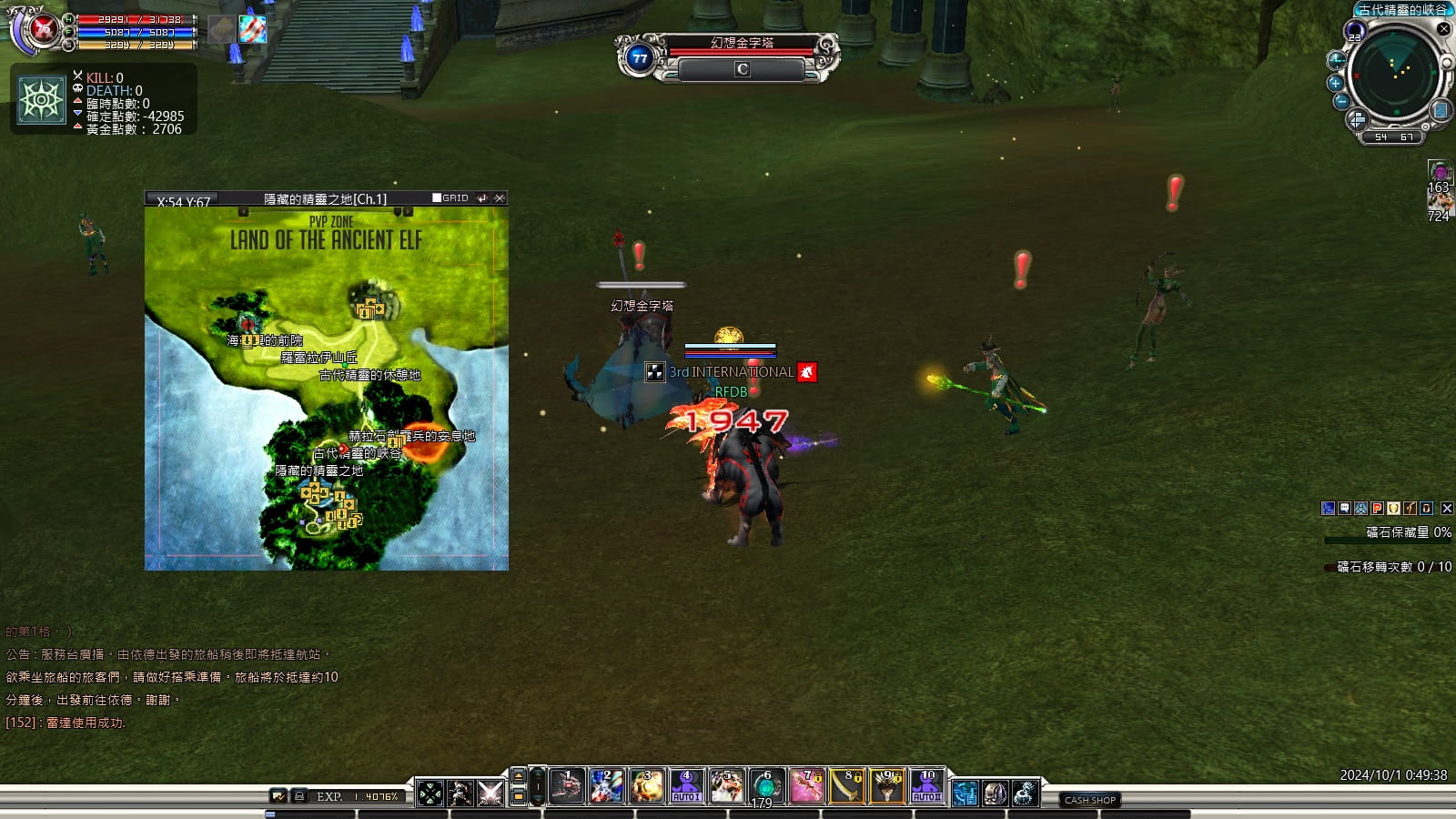The image size is (1456, 819).
Task: Select the crossed swords icon left of the hotbar
Action: [x=490, y=794]
